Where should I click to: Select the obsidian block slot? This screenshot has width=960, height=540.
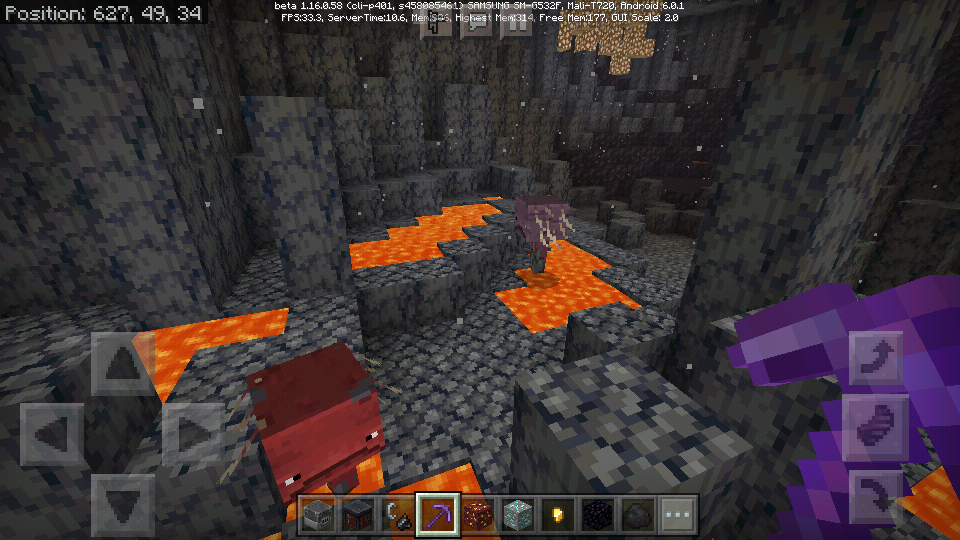pyautogui.click(x=598, y=516)
